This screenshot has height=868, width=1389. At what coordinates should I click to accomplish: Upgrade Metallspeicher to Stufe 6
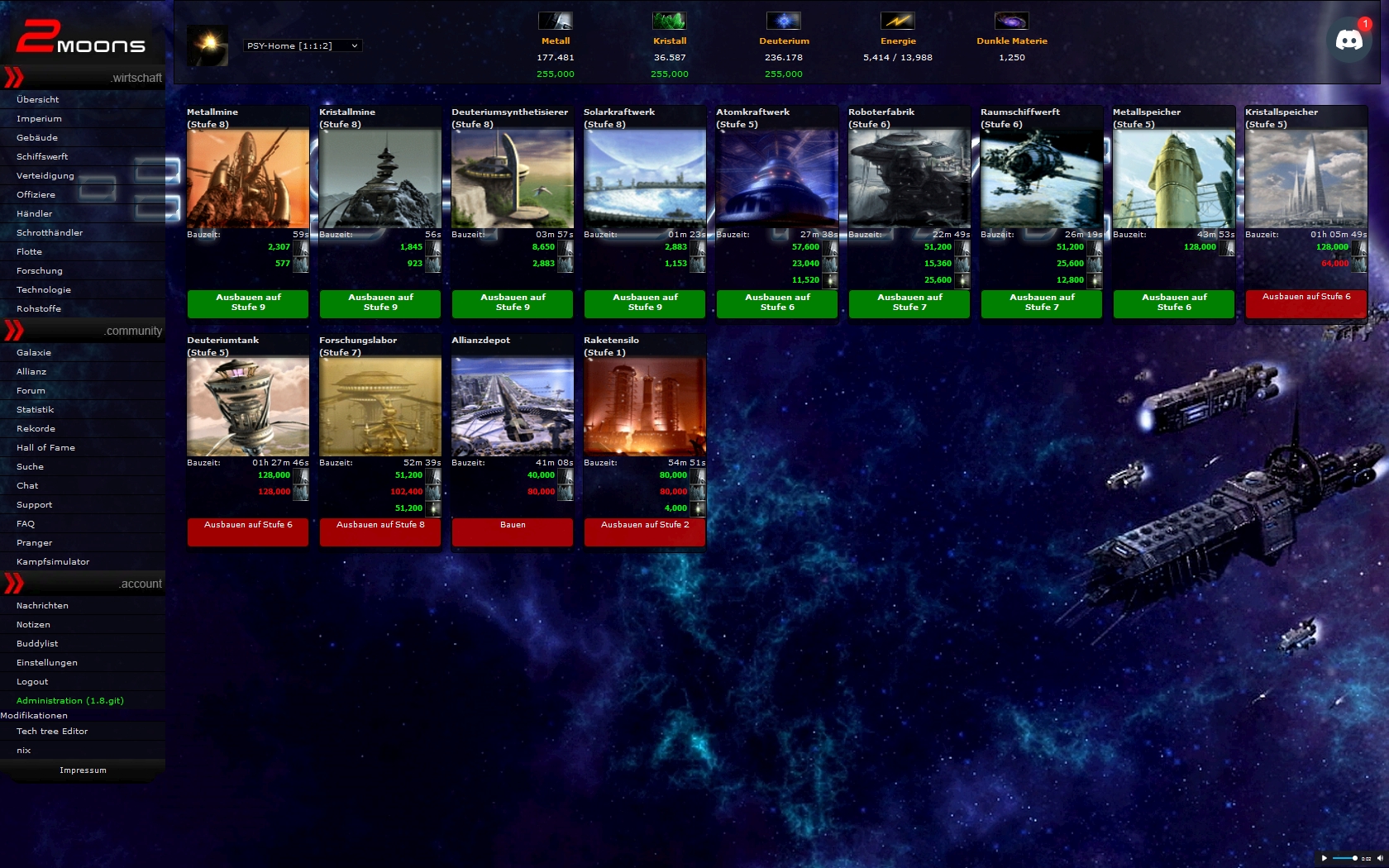coord(1174,303)
